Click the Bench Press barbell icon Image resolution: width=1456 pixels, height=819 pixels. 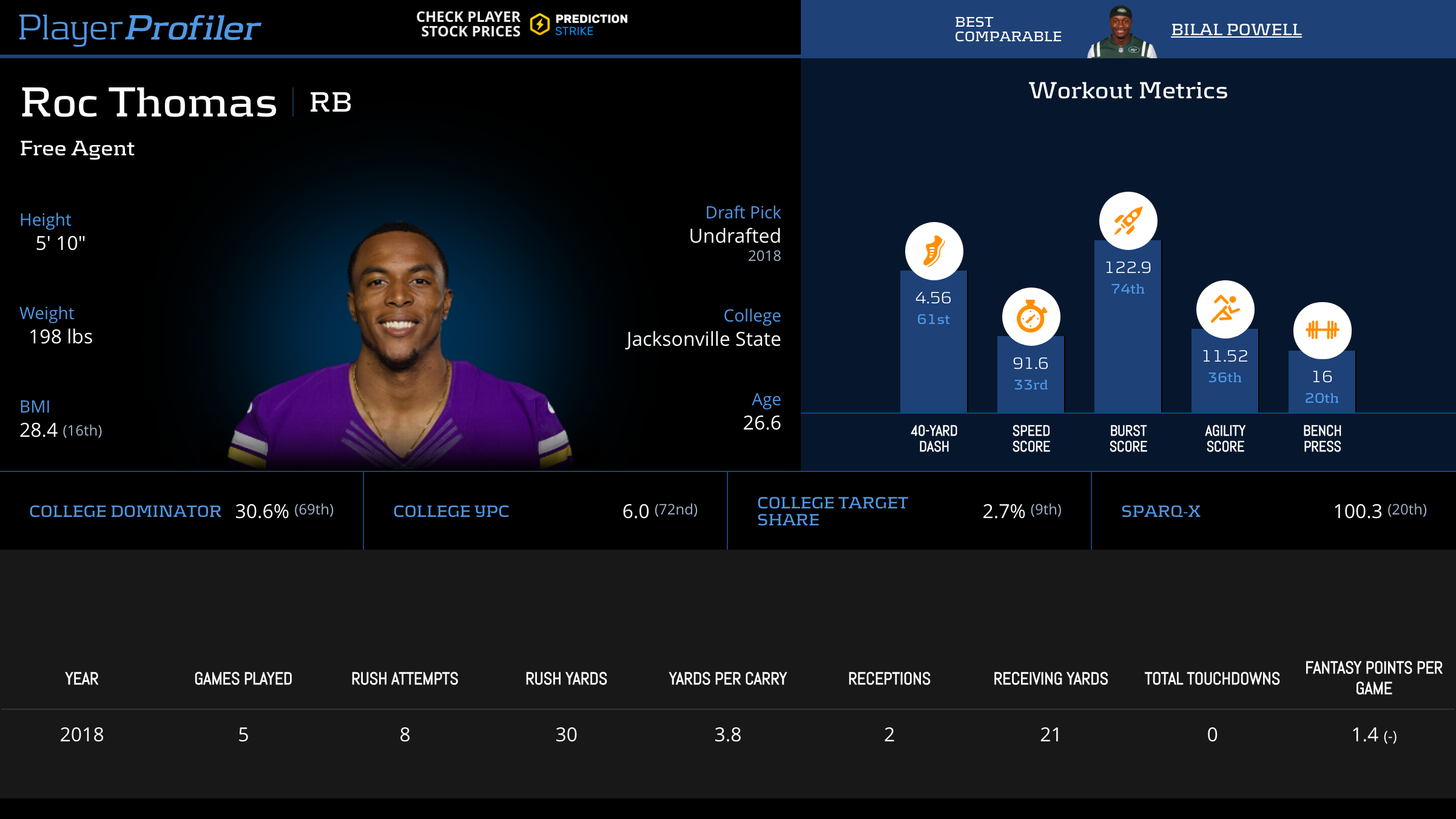(x=1322, y=331)
